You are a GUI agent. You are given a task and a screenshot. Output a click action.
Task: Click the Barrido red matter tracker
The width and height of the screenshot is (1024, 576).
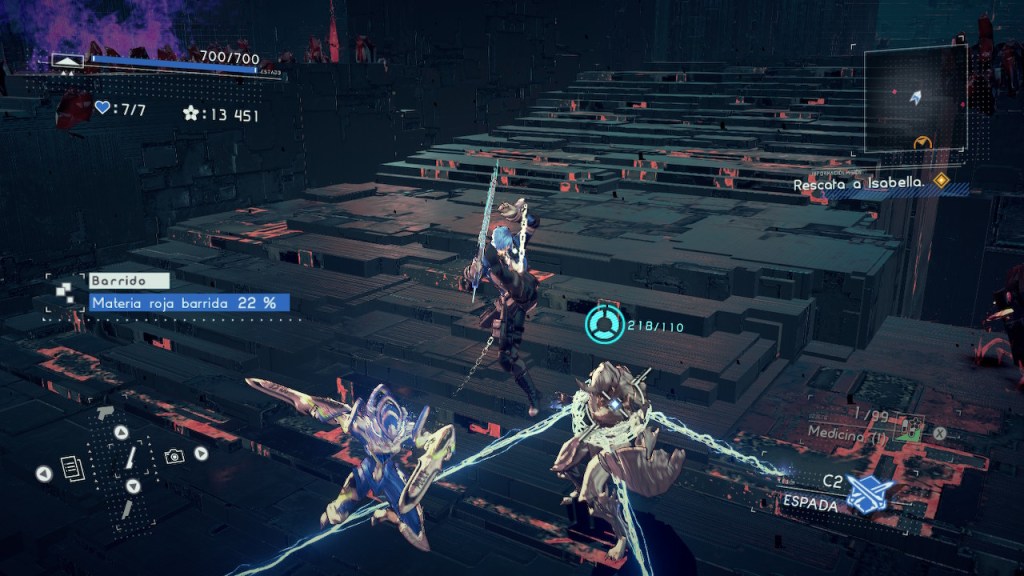coord(190,302)
